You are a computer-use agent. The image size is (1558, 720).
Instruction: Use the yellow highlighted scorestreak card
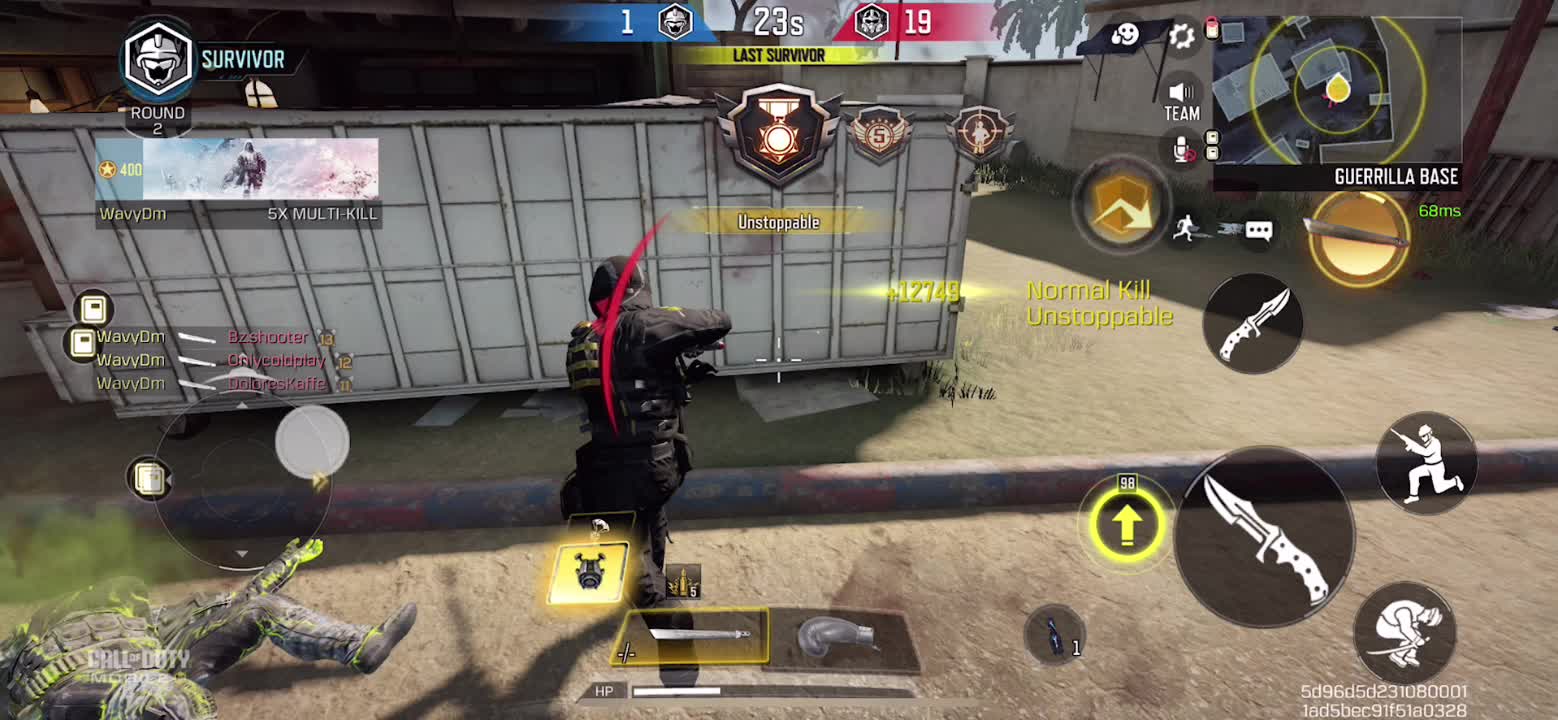pos(590,569)
